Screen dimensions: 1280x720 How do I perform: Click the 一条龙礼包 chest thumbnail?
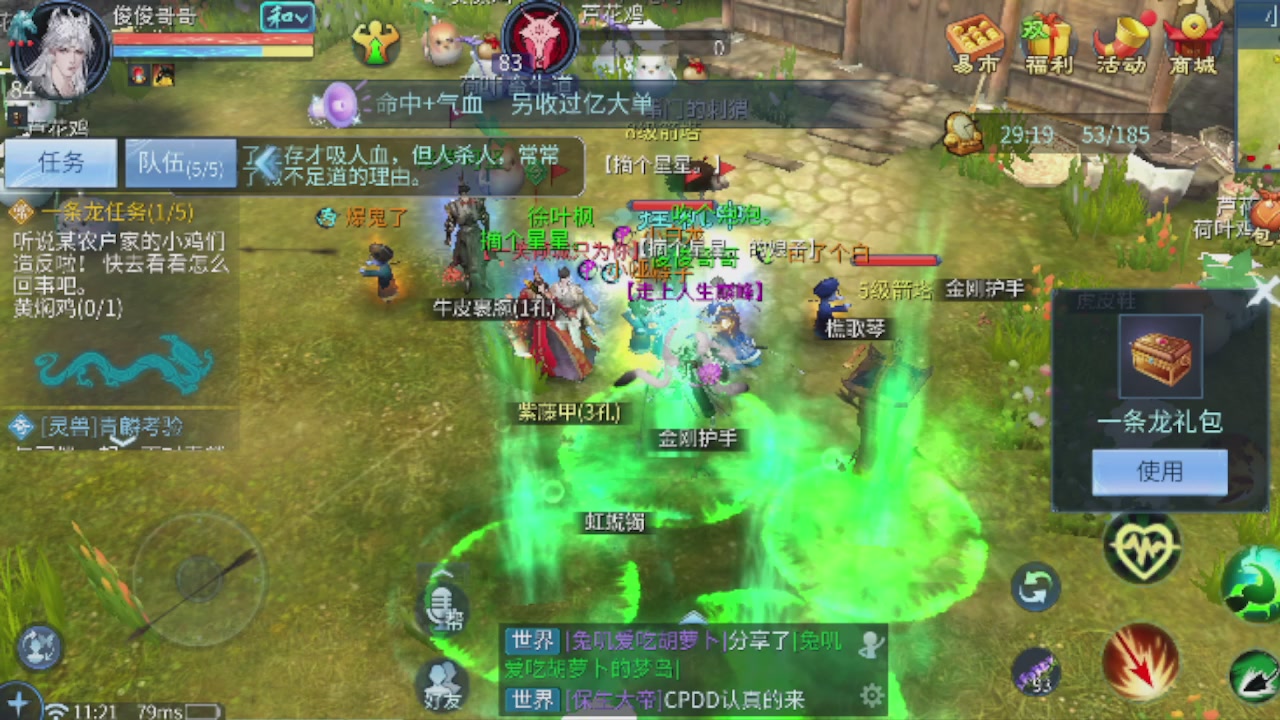point(1160,355)
